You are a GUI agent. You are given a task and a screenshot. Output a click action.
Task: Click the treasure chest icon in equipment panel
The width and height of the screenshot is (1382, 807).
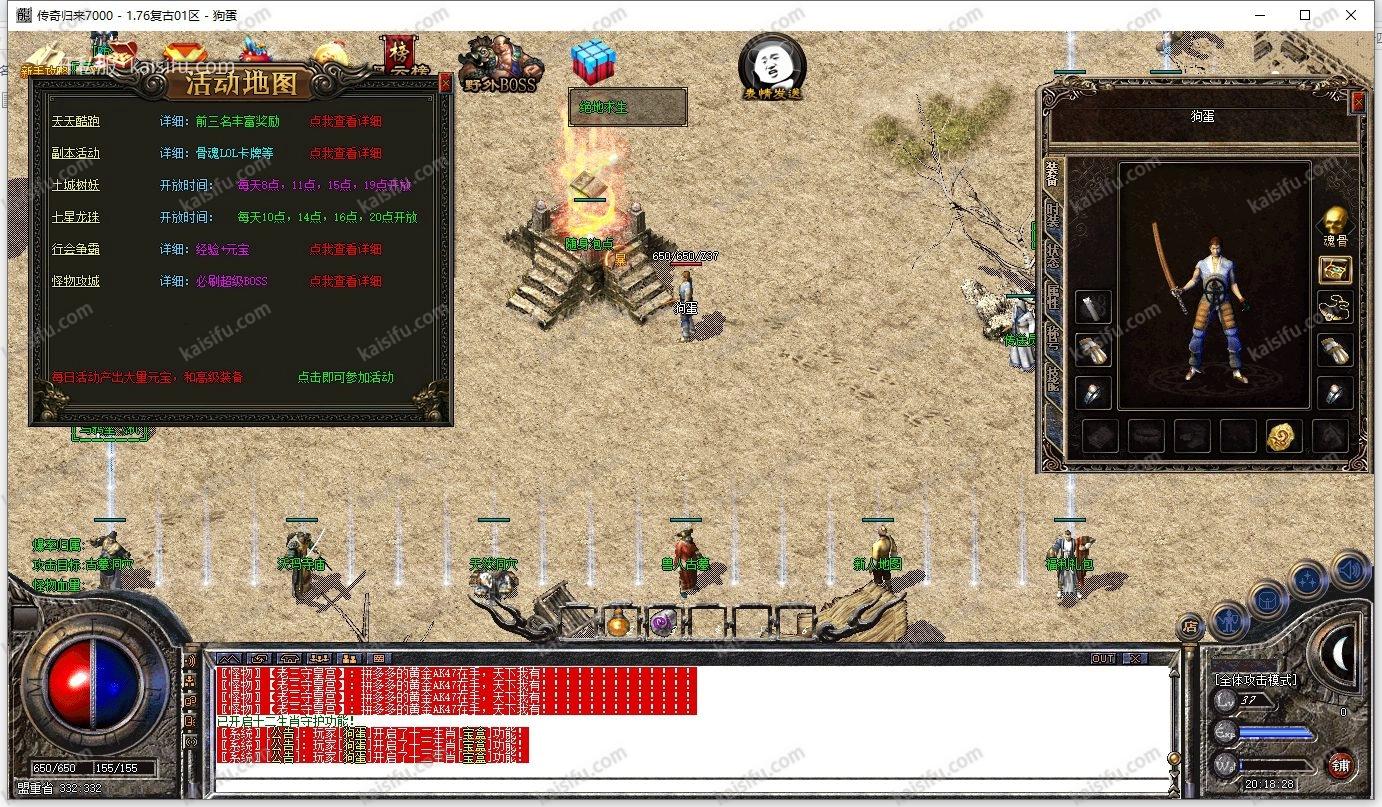(x=1334, y=269)
